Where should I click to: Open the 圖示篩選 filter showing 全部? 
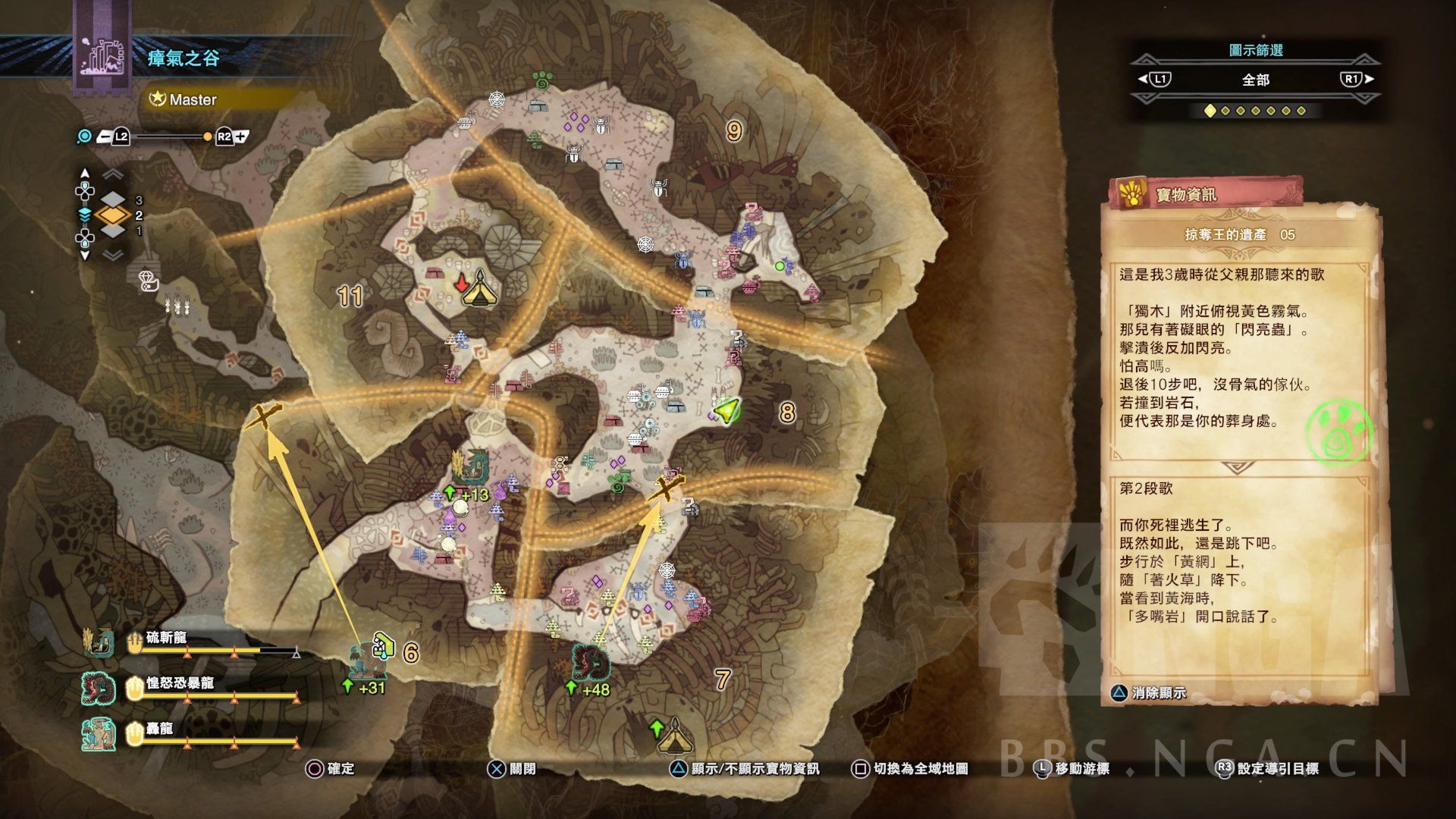coord(1255,80)
